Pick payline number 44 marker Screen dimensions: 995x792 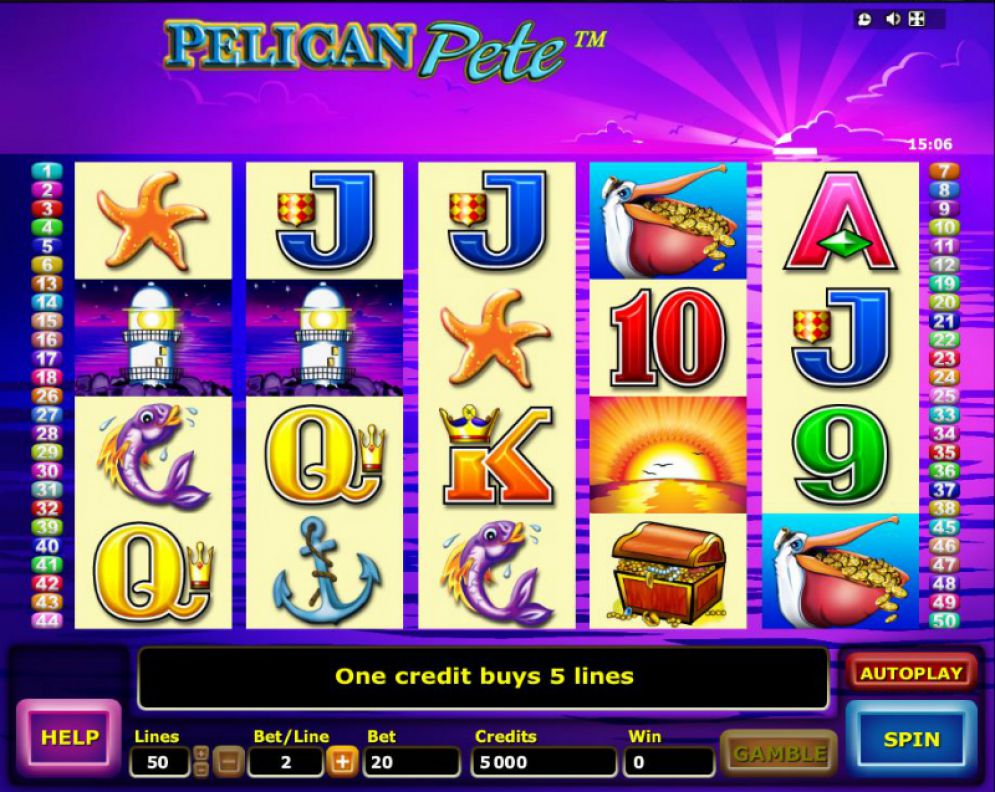pos(47,620)
